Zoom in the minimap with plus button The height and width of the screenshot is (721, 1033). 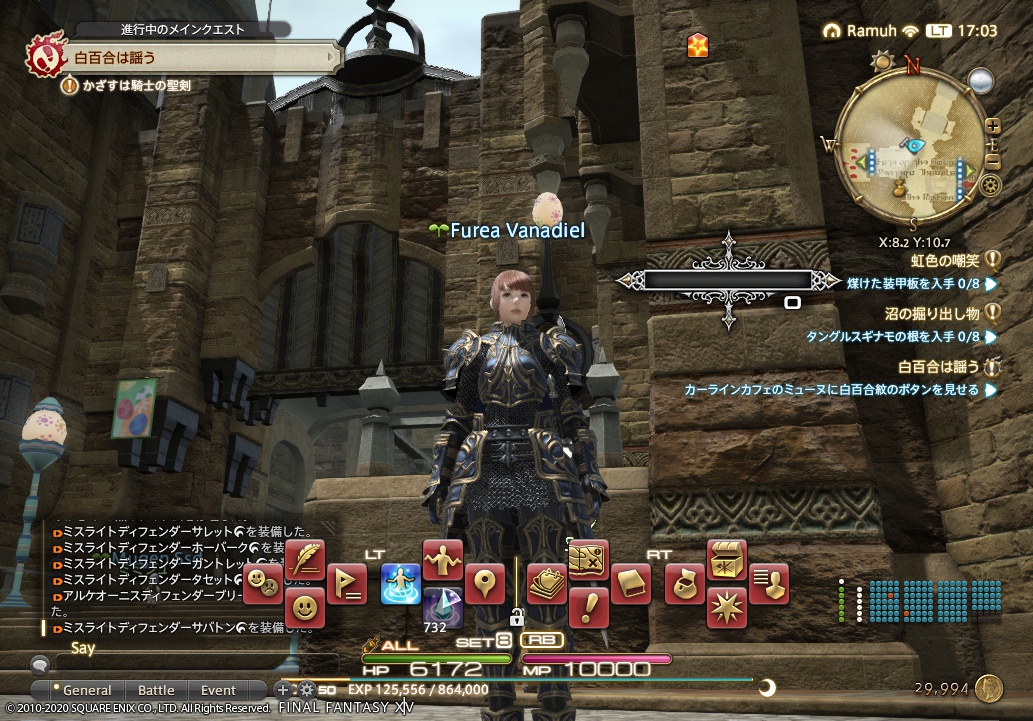[x=992, y=127]
